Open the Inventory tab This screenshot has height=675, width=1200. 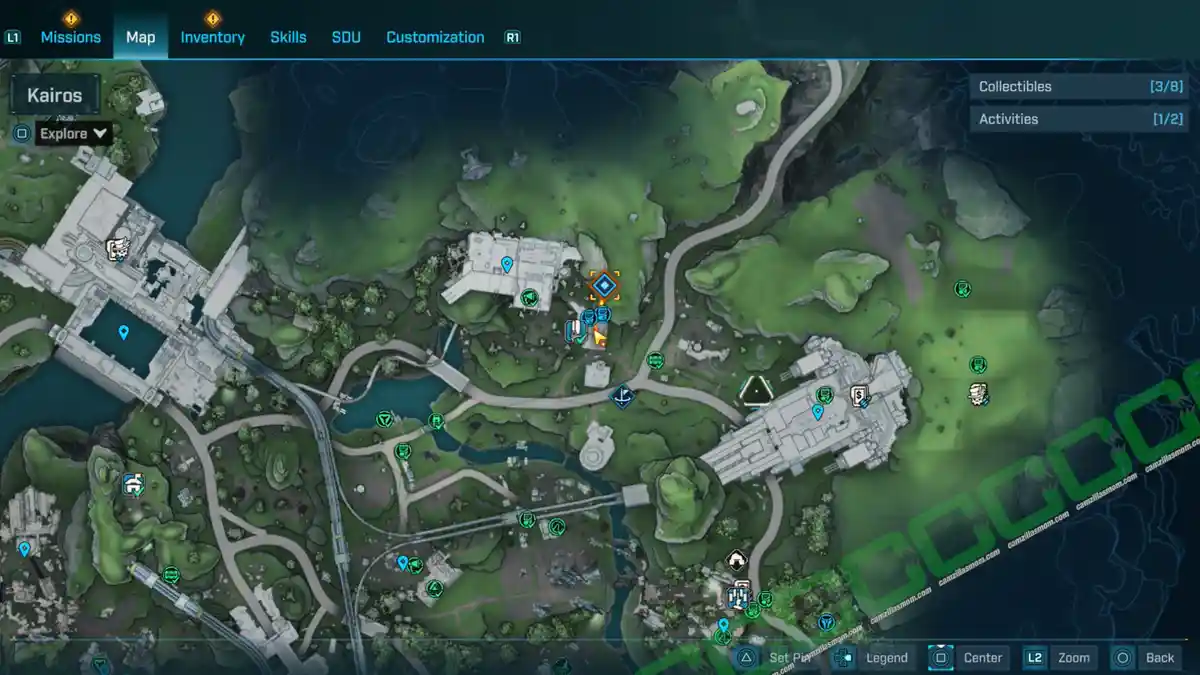[212, 37]
